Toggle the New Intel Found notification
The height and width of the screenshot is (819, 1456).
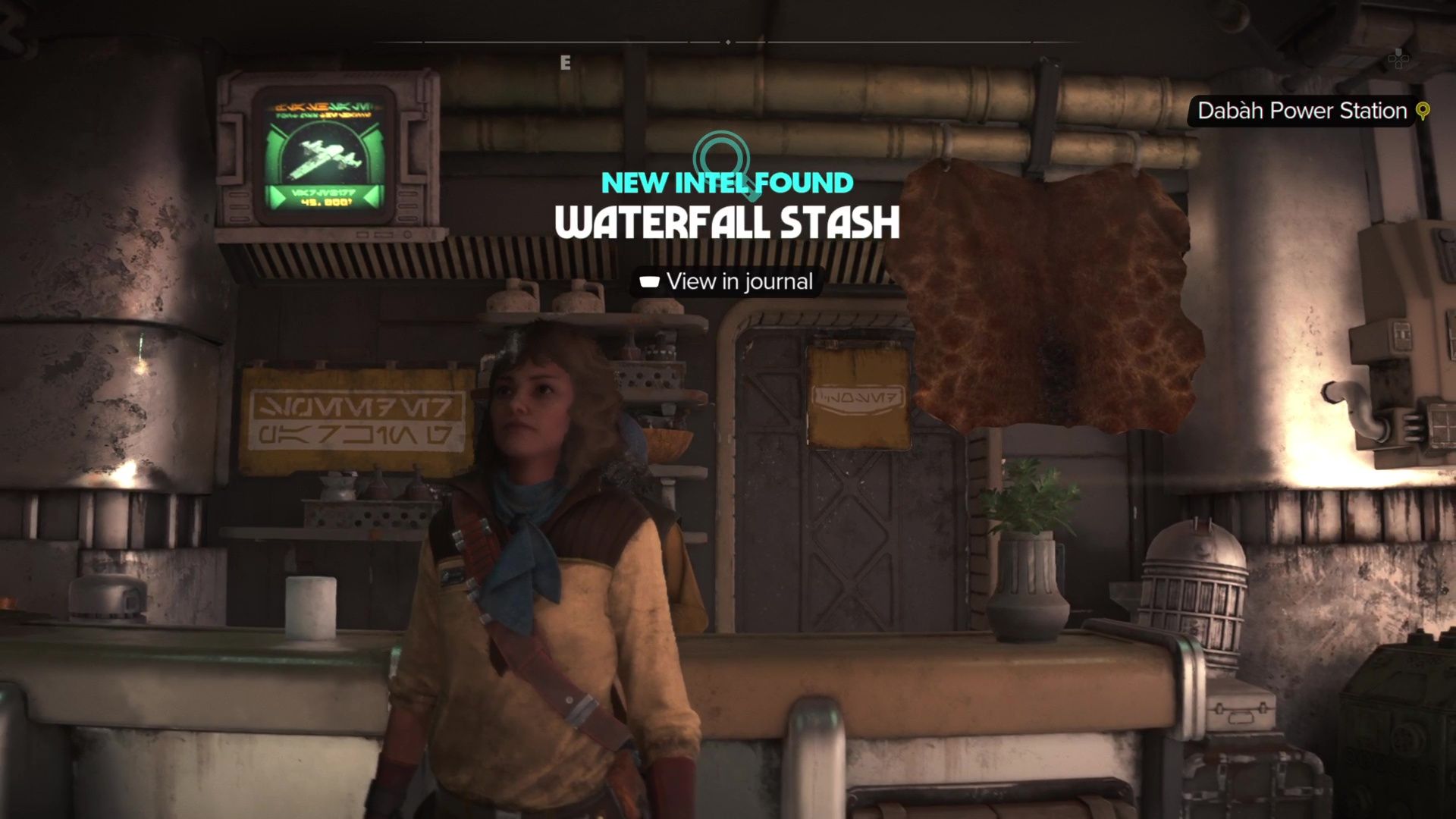click(726, 182)
